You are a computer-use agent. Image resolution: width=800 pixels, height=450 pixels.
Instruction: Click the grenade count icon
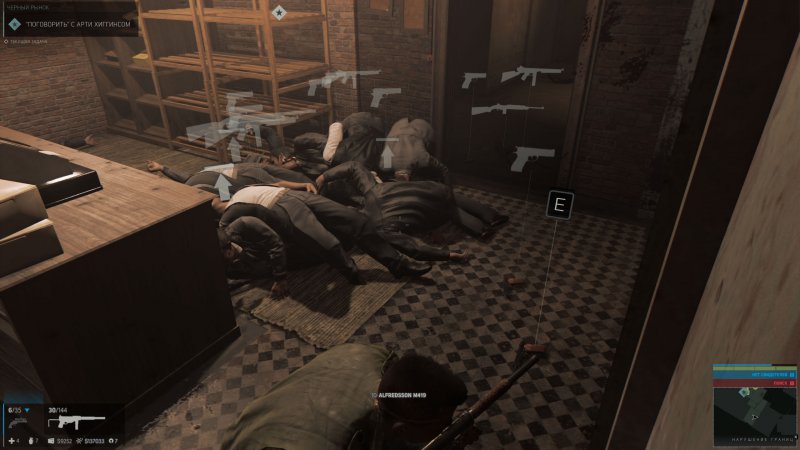[x=29, y=440]
